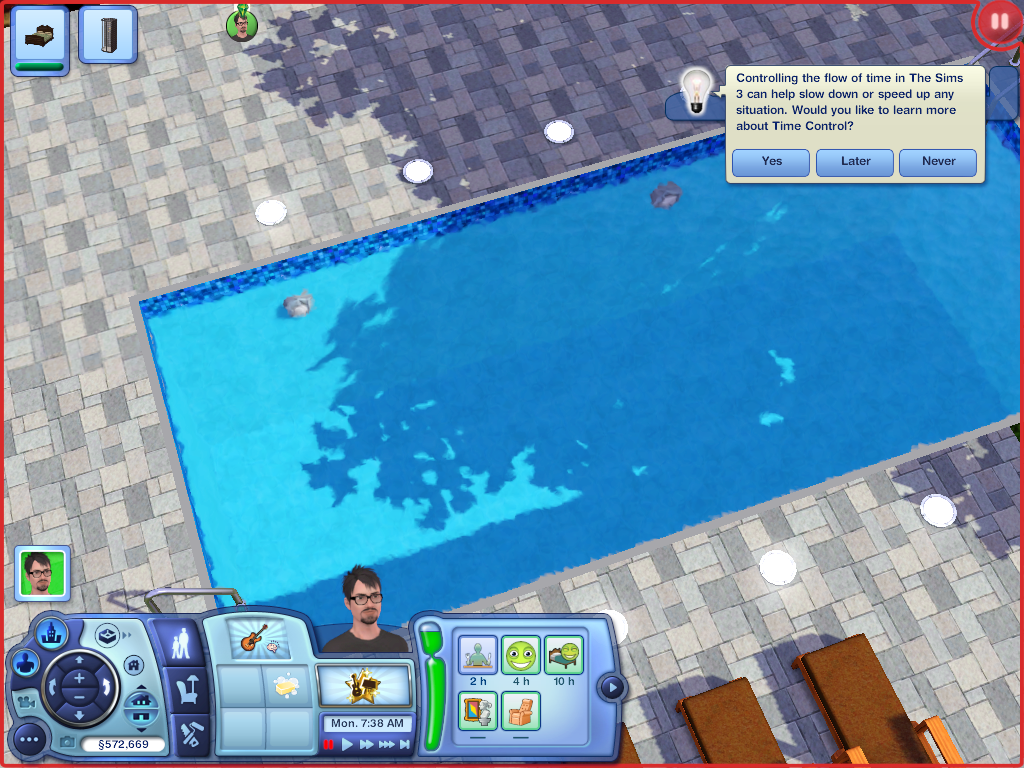1024x768 pixels.
Task: Zoom in with the camera plus button
Action: 79,677
